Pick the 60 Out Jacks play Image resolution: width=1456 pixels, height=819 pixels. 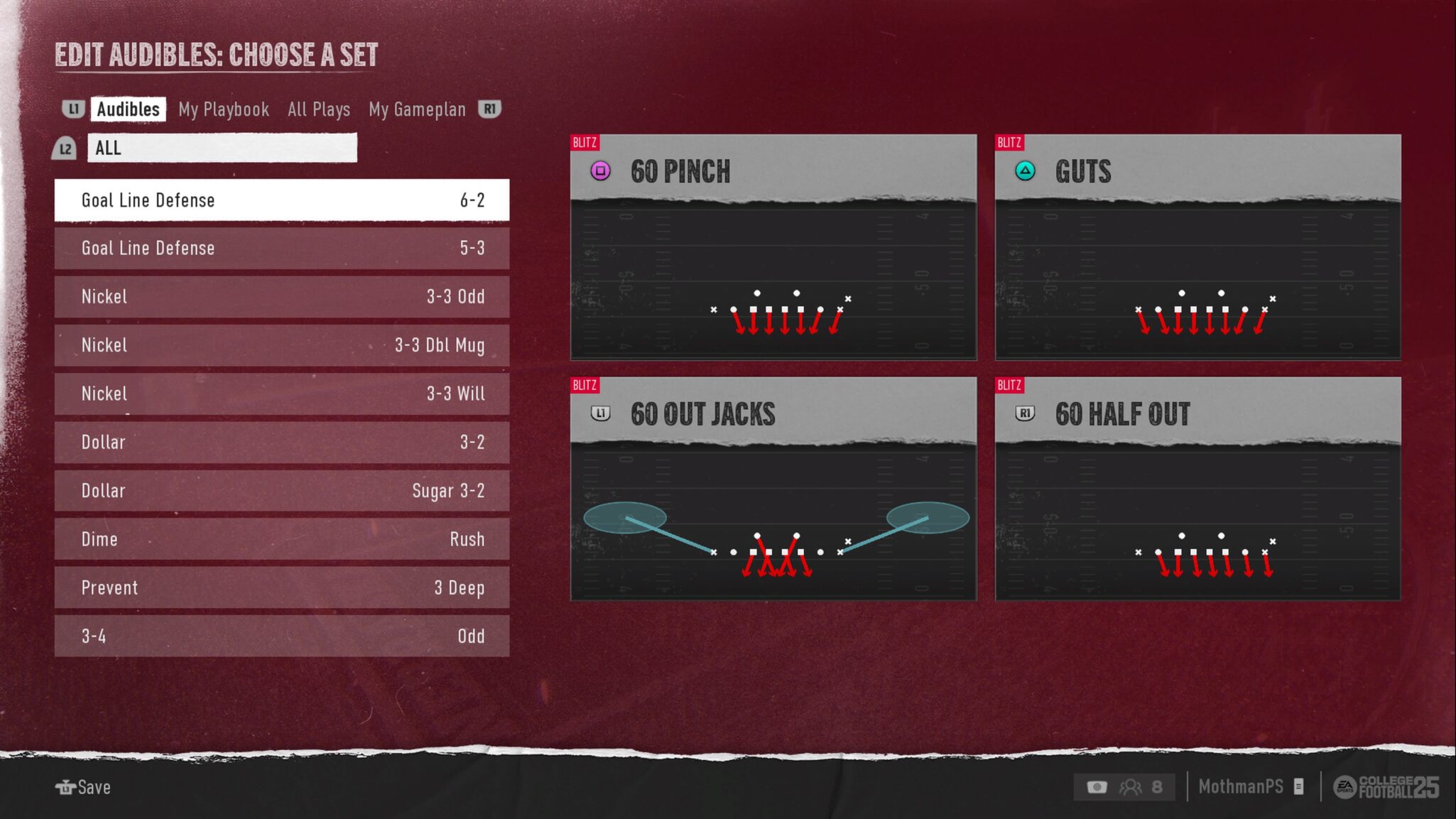(773, 489)
